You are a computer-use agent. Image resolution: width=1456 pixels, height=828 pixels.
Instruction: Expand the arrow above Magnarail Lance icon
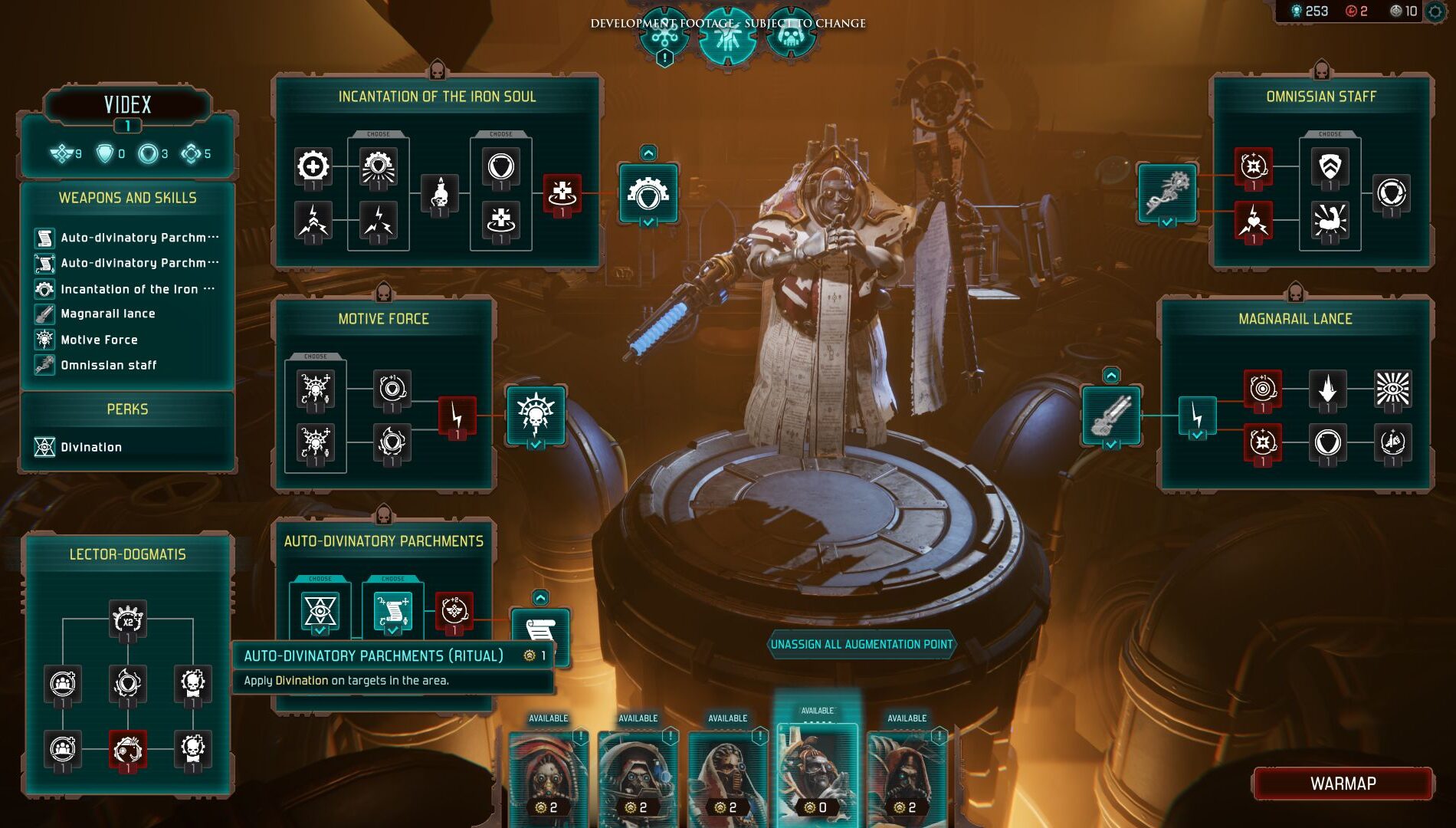1111,375
